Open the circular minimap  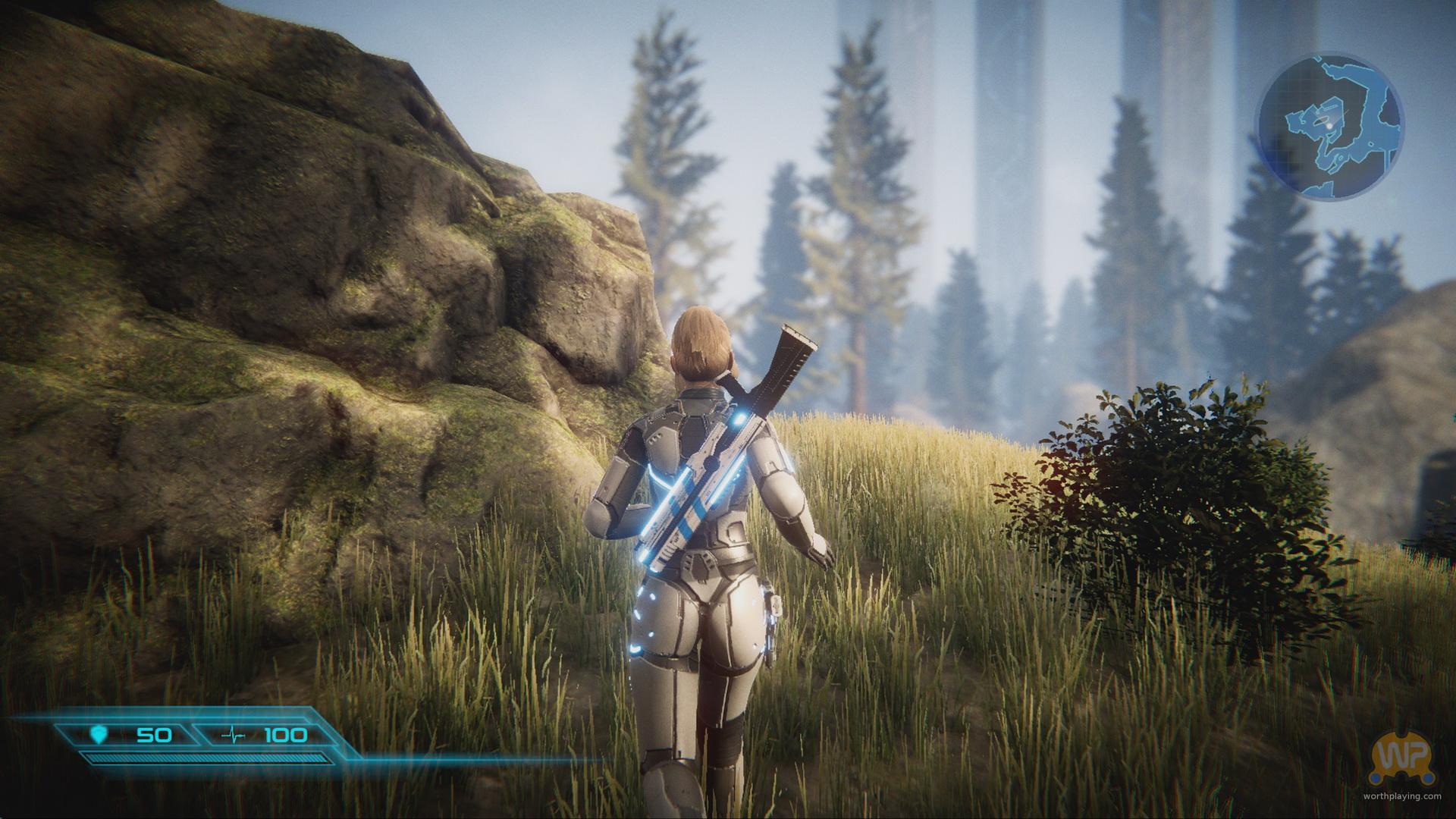pos(1329,125)
